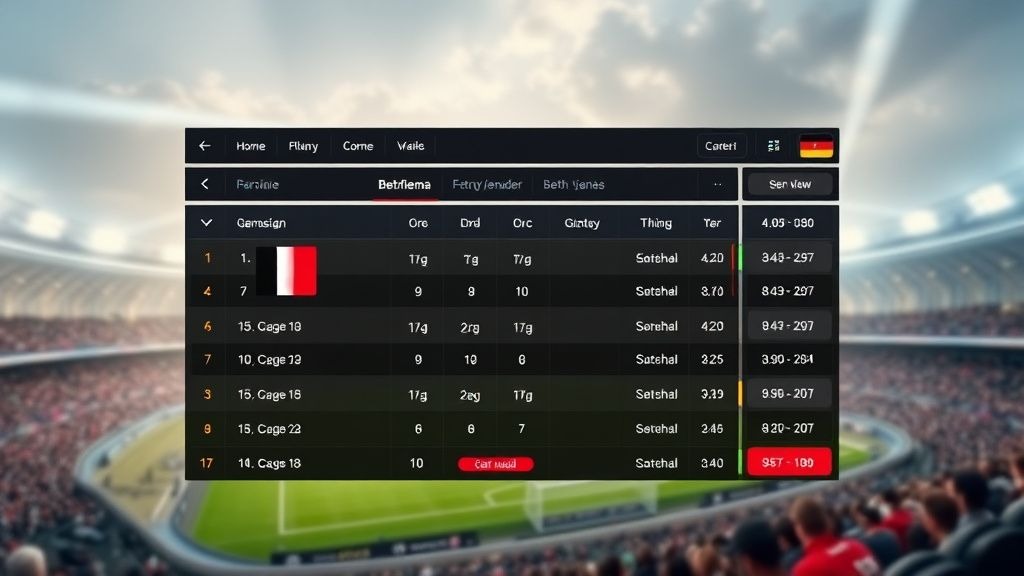Open the Fllany menu entry
The image size is (1024, 576).
click(303, 146)
